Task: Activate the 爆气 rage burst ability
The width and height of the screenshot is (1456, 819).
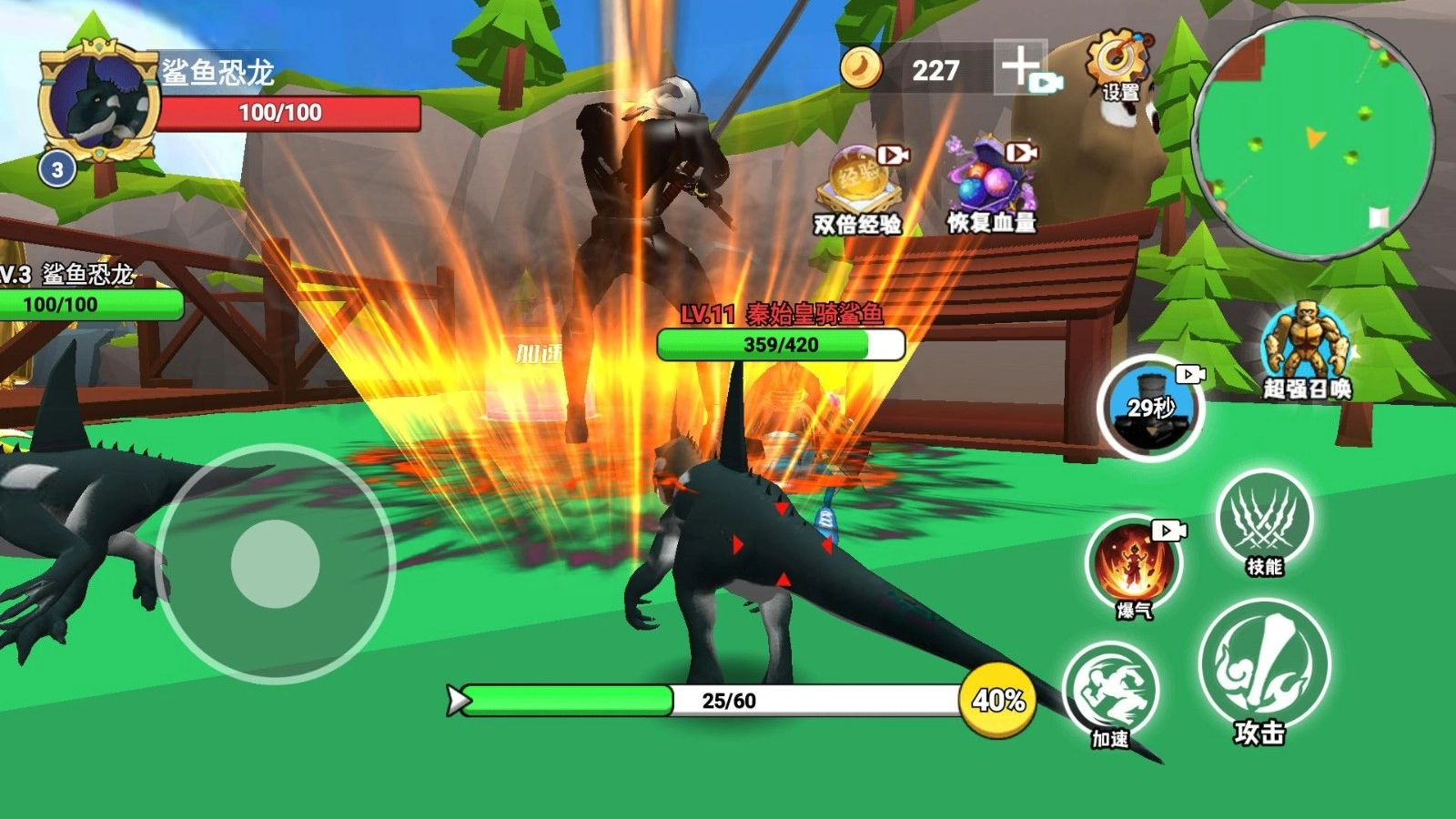Action: (x=1135, y=564)
